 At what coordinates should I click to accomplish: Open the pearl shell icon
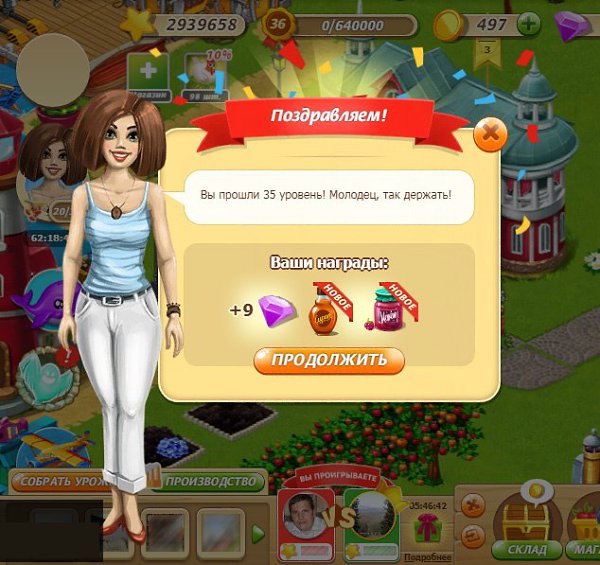47,379
